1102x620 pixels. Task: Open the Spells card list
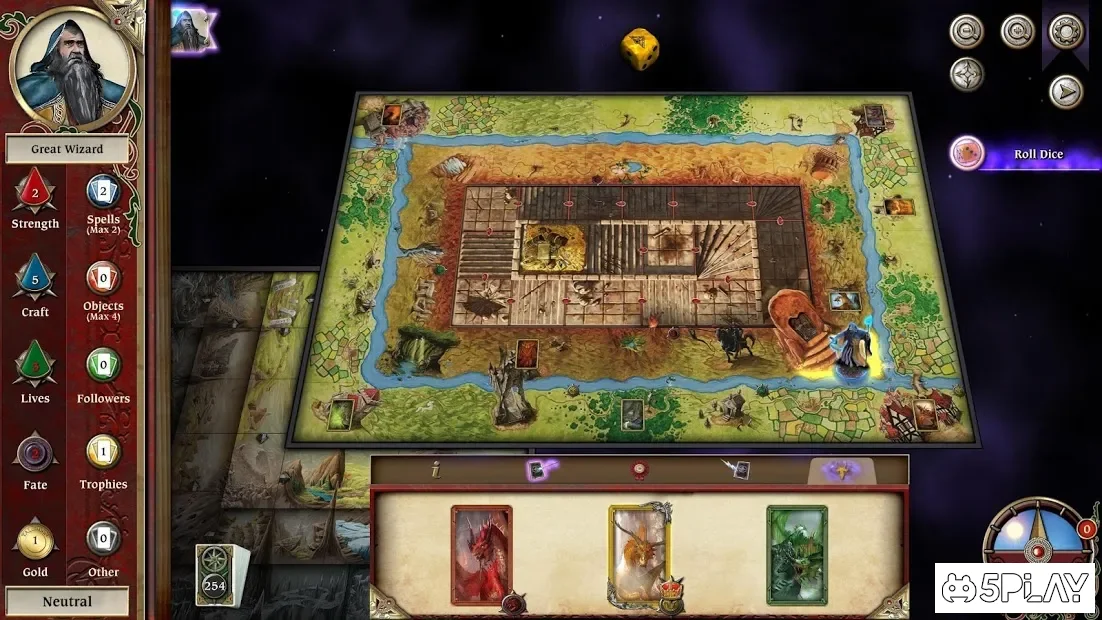point(103,192)
